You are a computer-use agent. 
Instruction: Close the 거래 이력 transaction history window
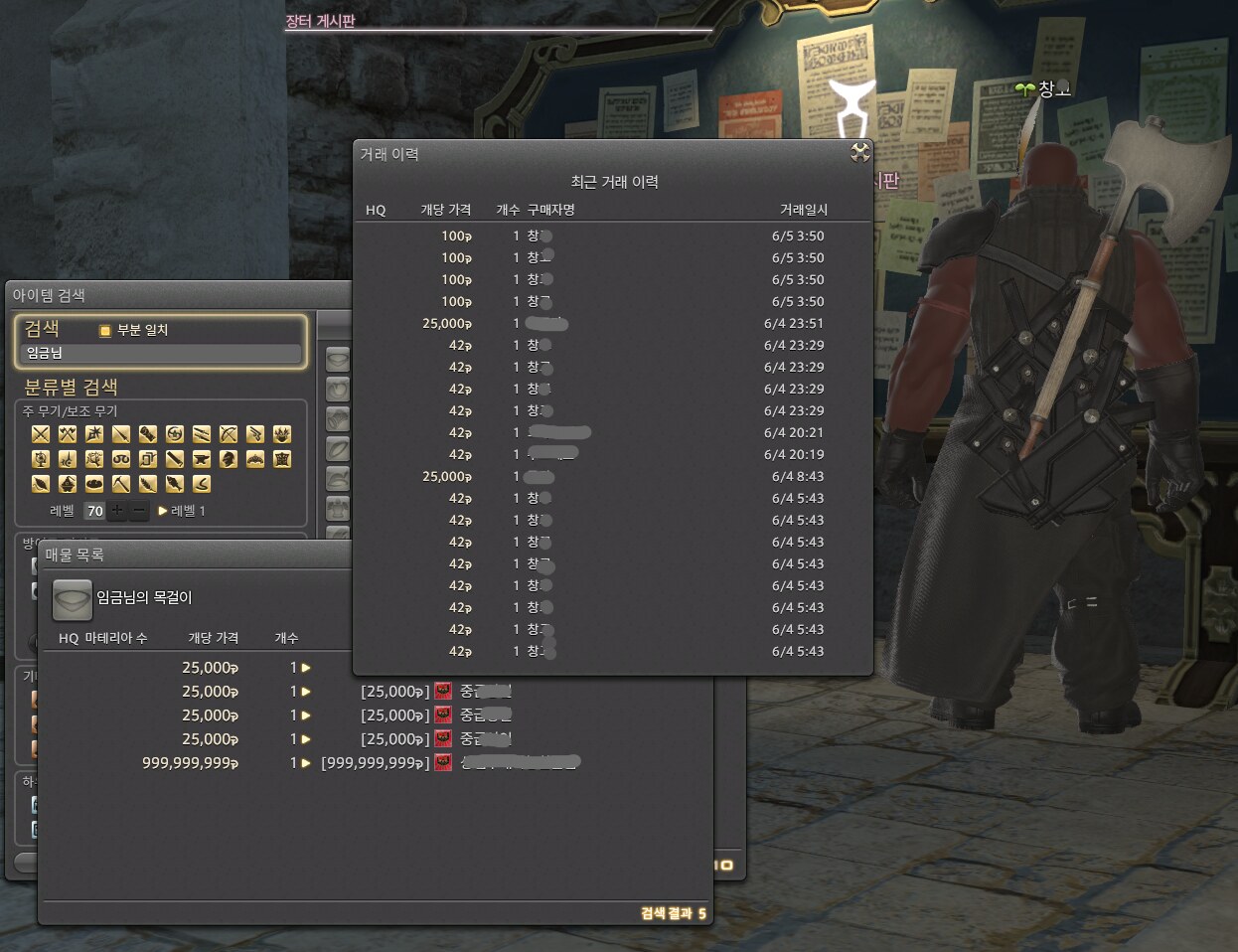[860, 152]
